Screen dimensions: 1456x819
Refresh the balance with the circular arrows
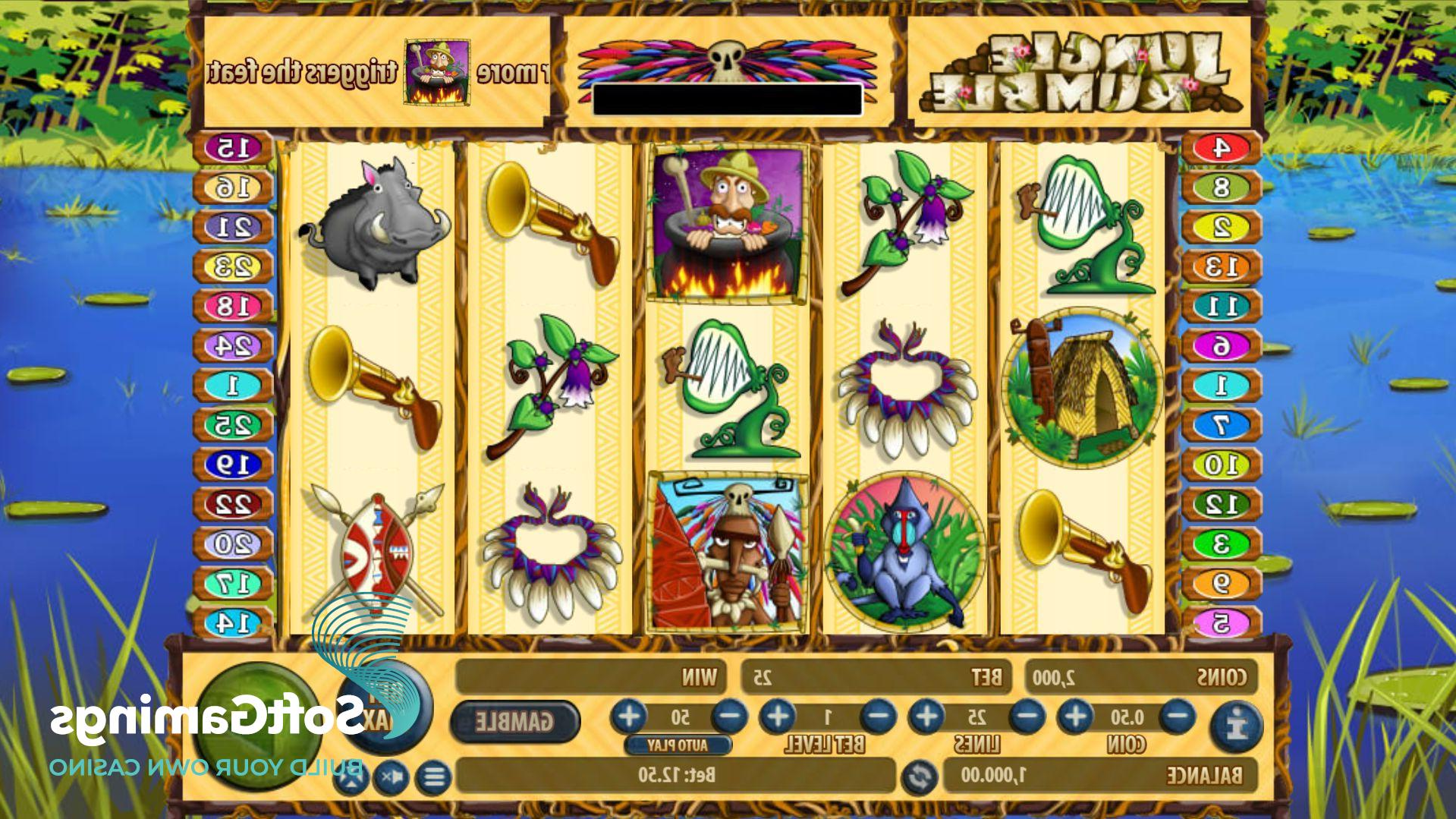919,776
